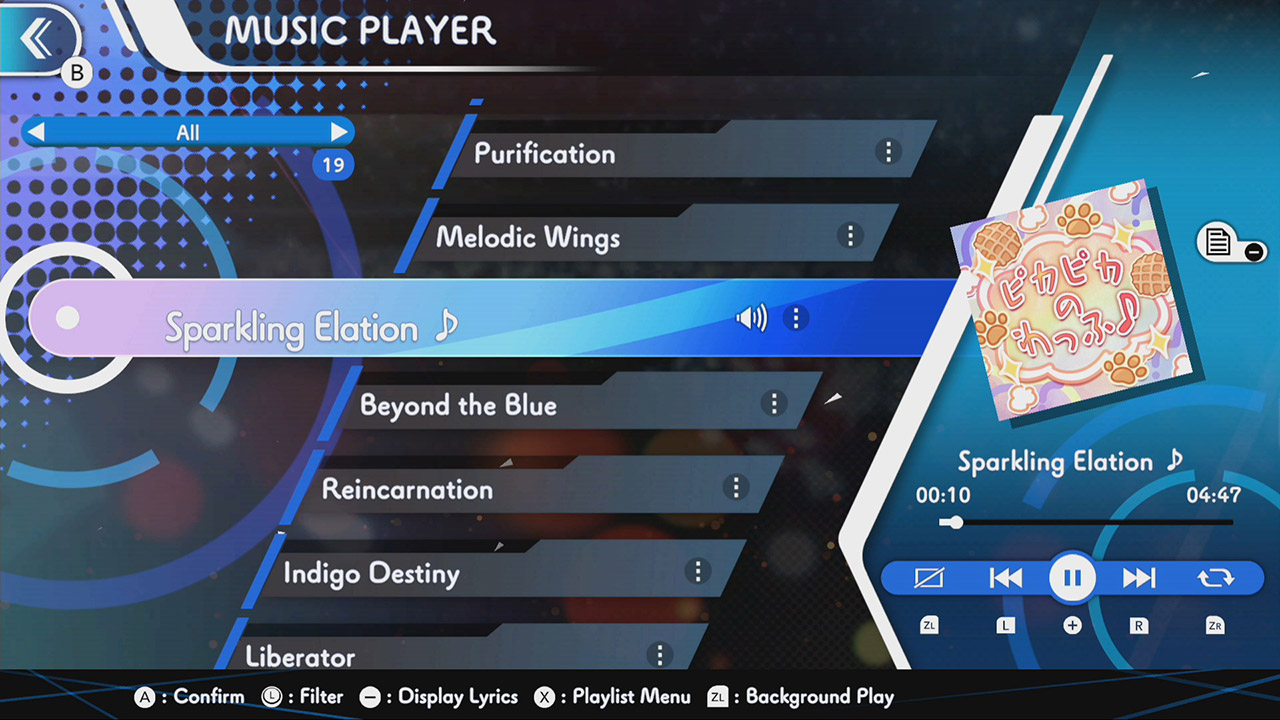The image size is (1280, 720).
Task: Open the three-dot menu beside Reincarnation
Action: (735, 487)
